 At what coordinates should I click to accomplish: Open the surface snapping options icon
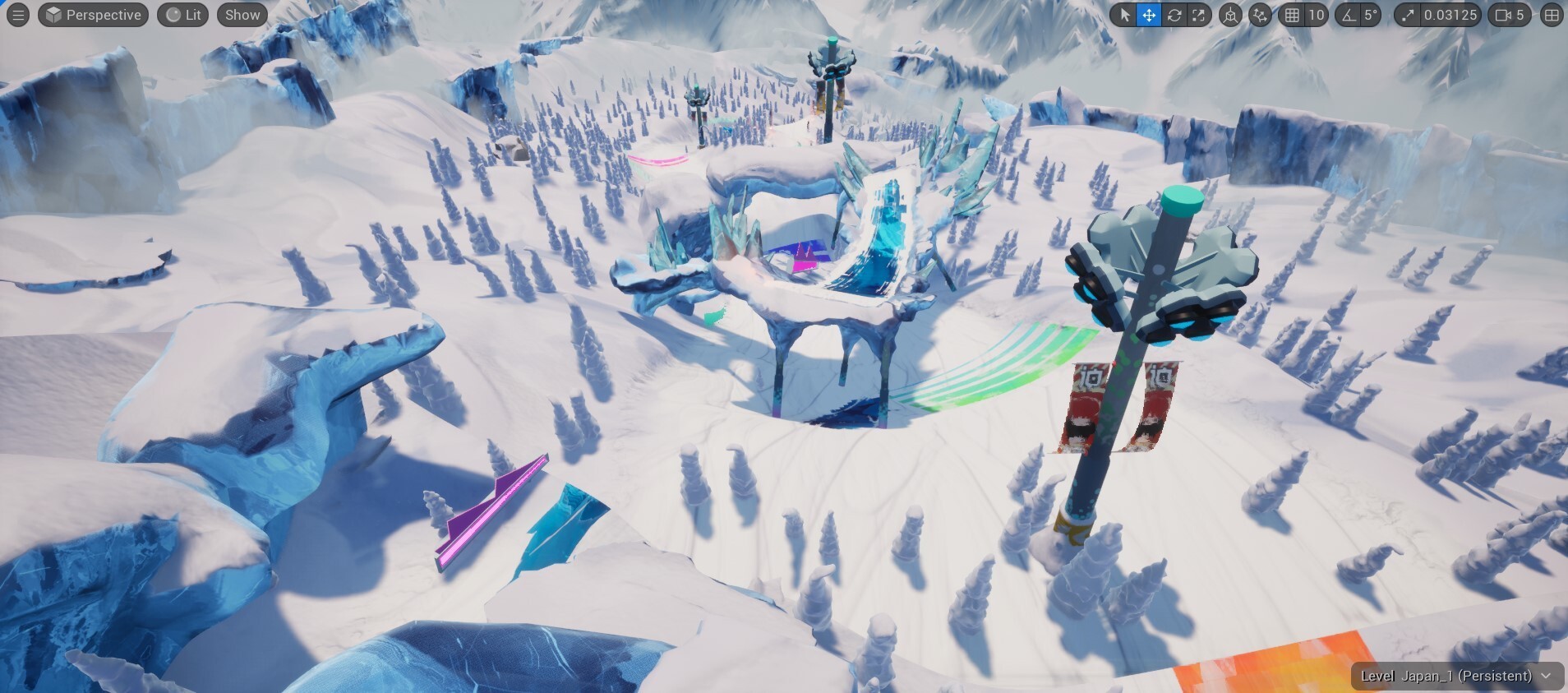1260,15
